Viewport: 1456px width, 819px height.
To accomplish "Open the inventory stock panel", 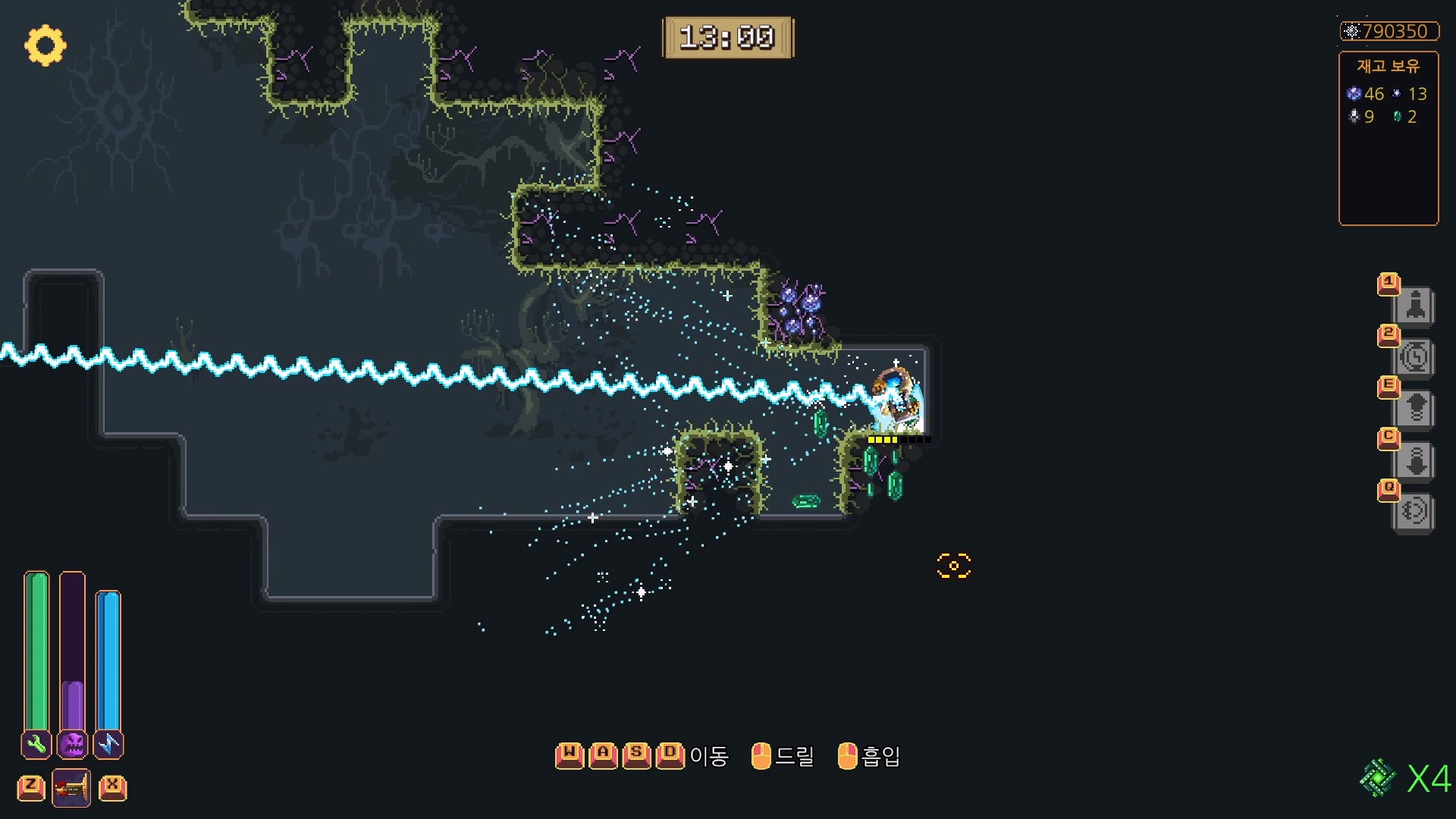I will (x=1388, y=138).
